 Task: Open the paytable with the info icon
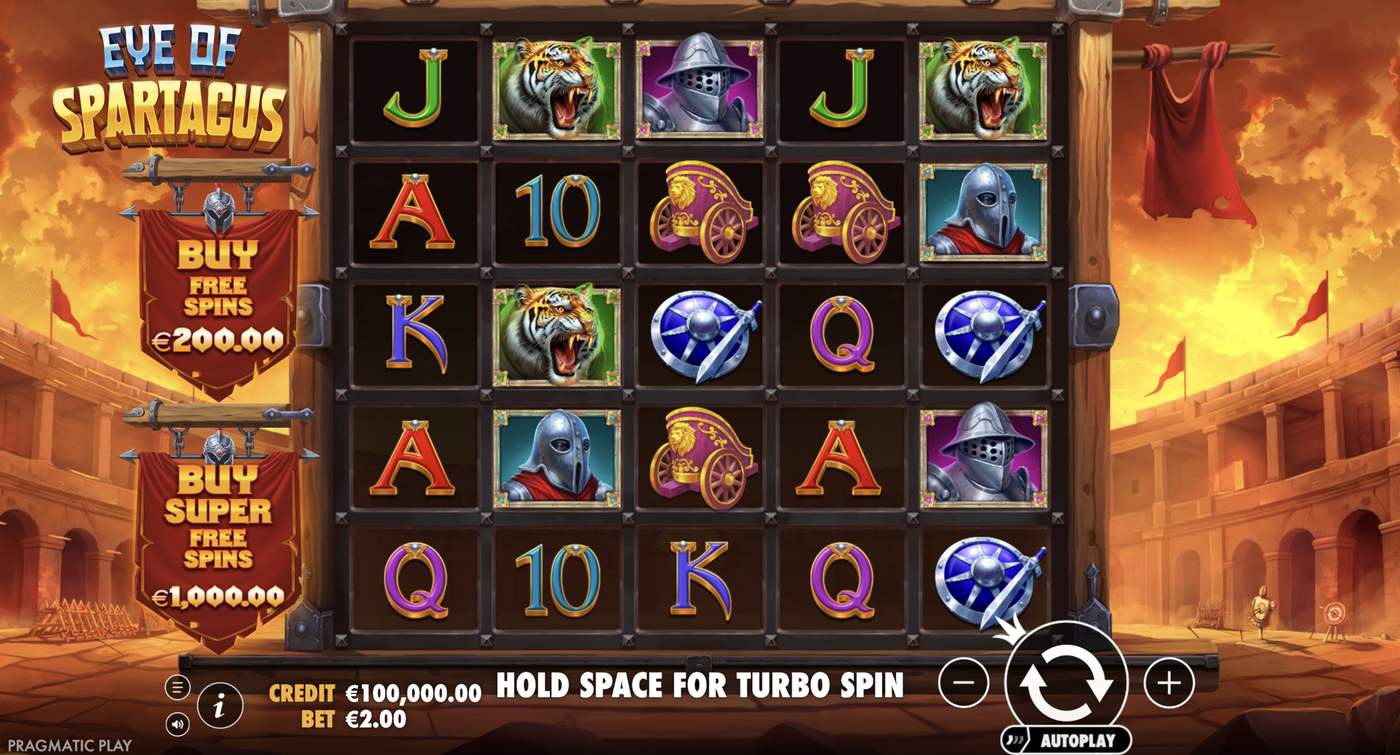click(219, 703)
